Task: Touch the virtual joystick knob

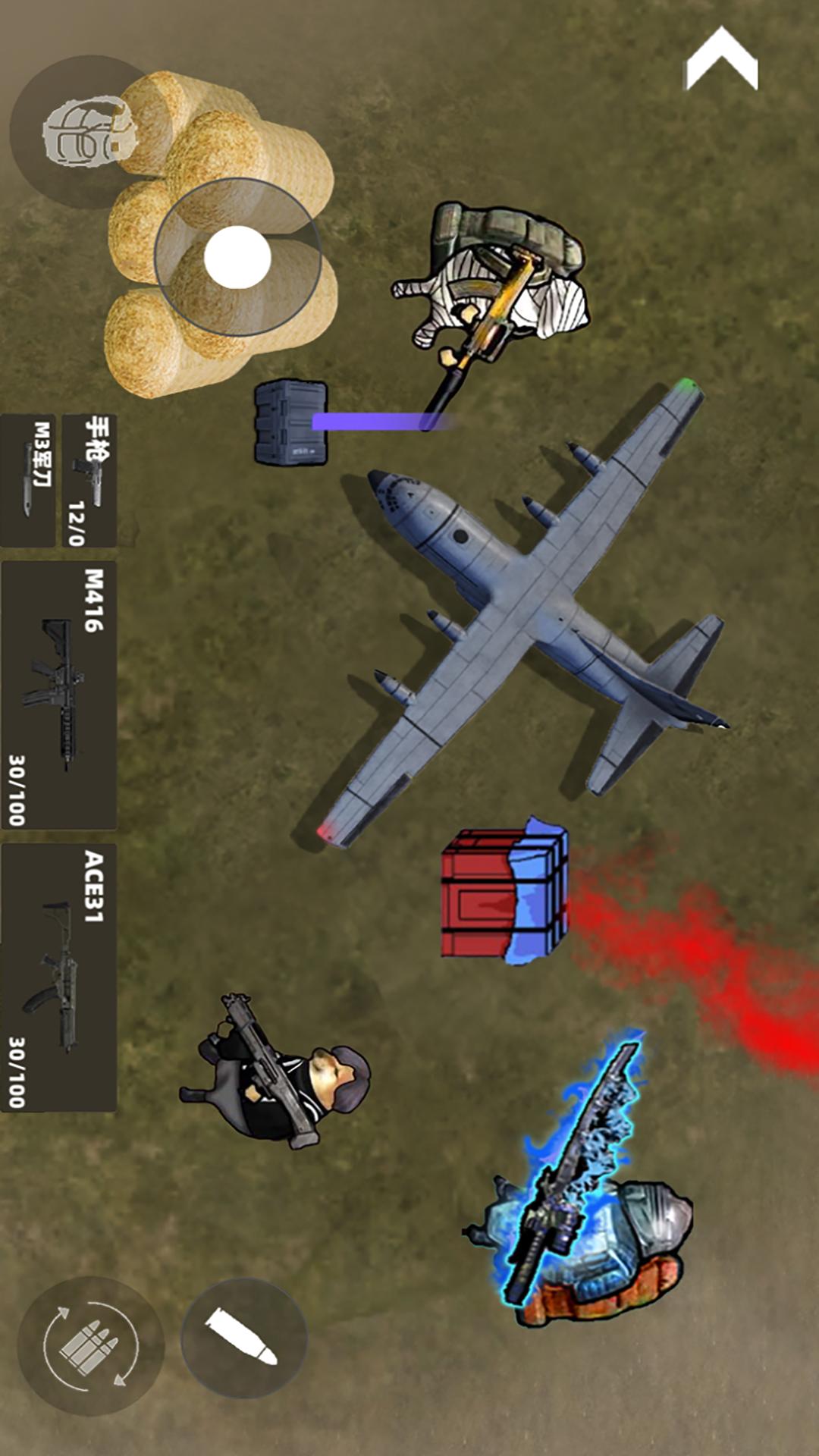Action: (237, 257)
